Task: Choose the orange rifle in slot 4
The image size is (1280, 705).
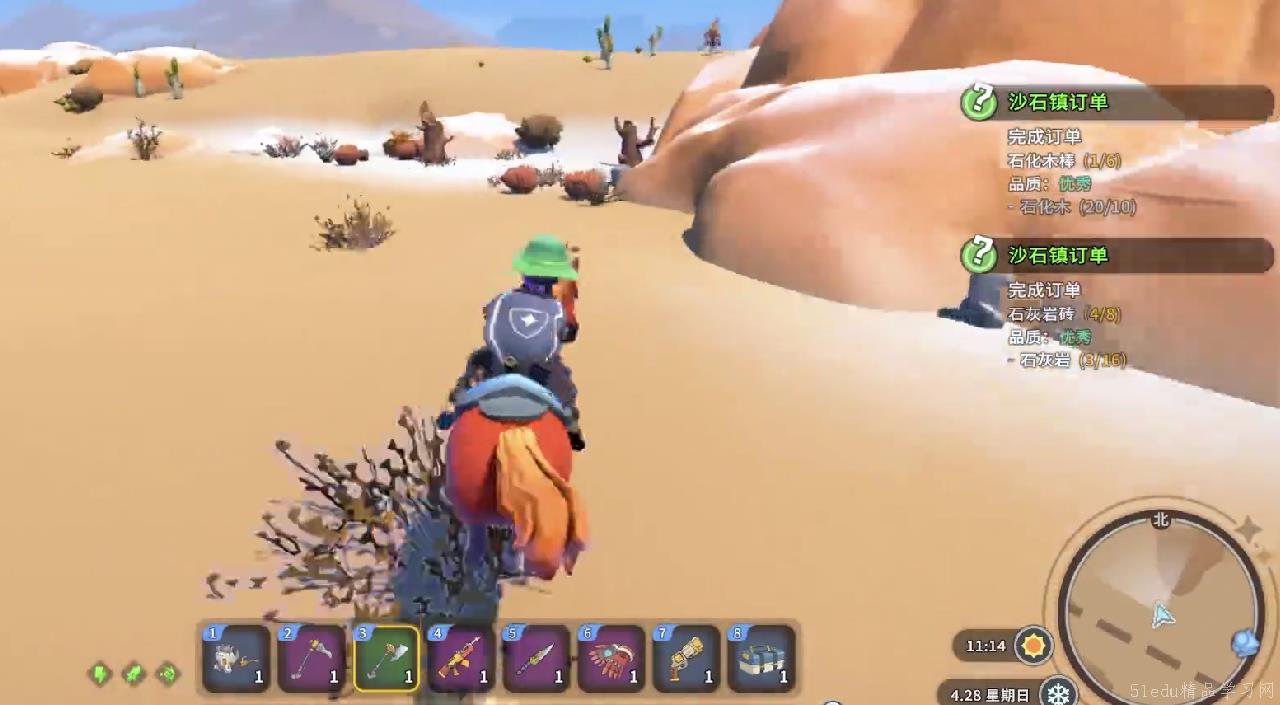Action: pos(461,658)
